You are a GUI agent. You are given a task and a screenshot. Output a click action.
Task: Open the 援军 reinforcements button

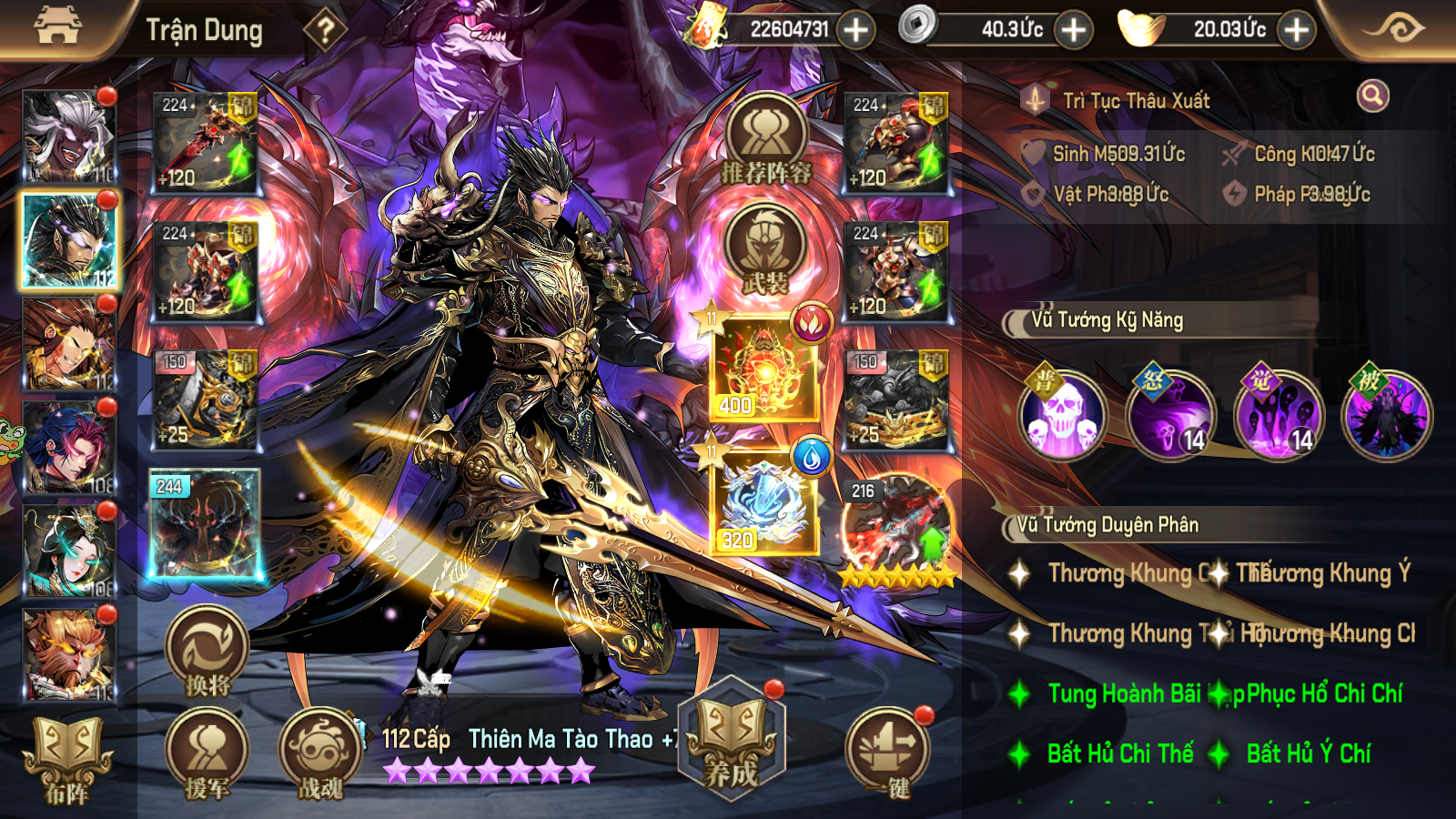tap(207, 755)
